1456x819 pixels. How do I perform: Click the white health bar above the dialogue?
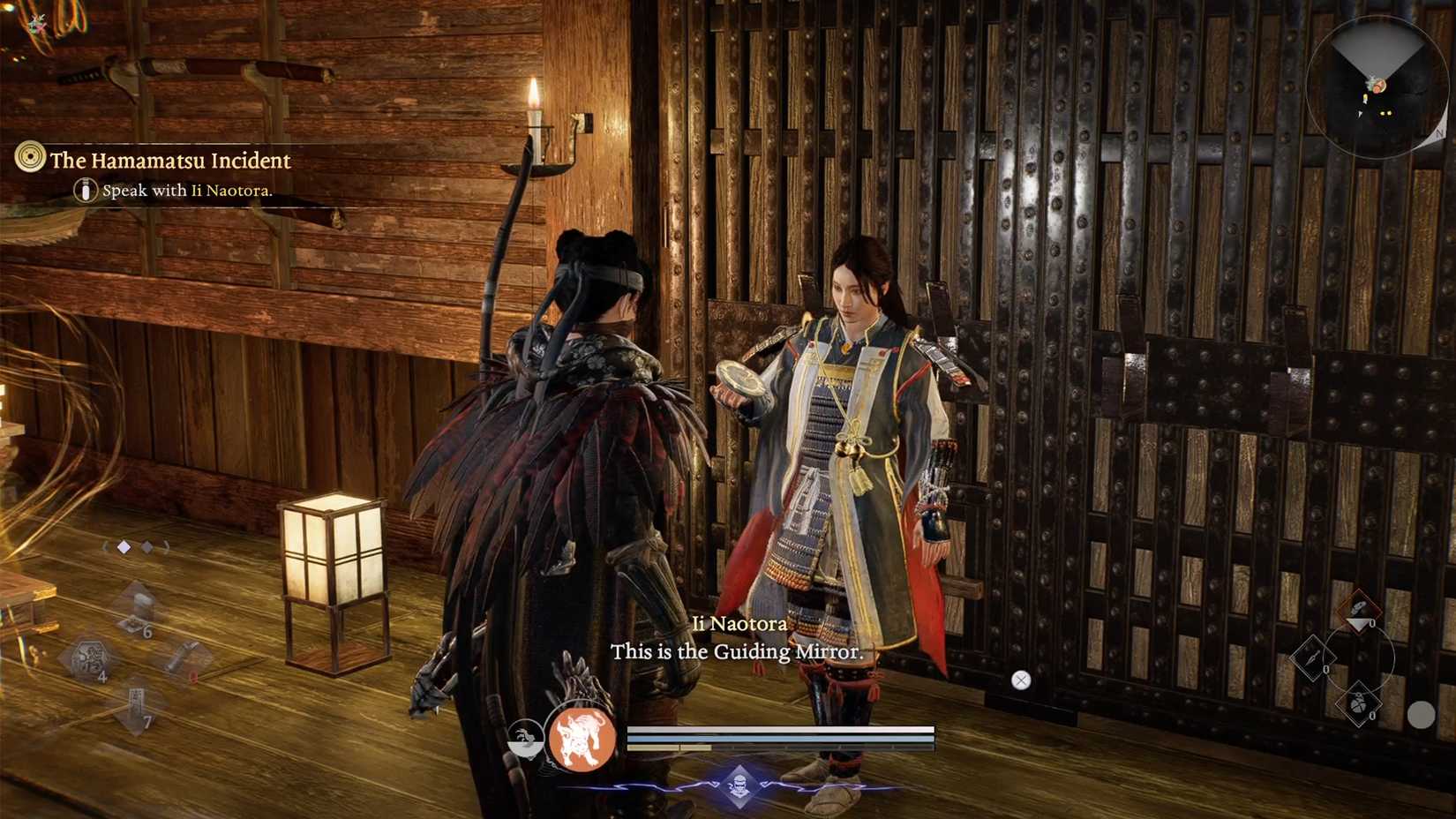pos(781,731)
